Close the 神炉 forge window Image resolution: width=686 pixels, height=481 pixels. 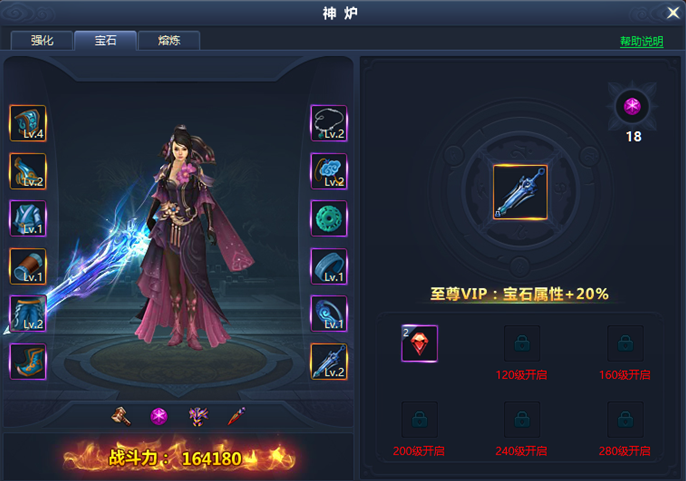click(x=673, y=13)
